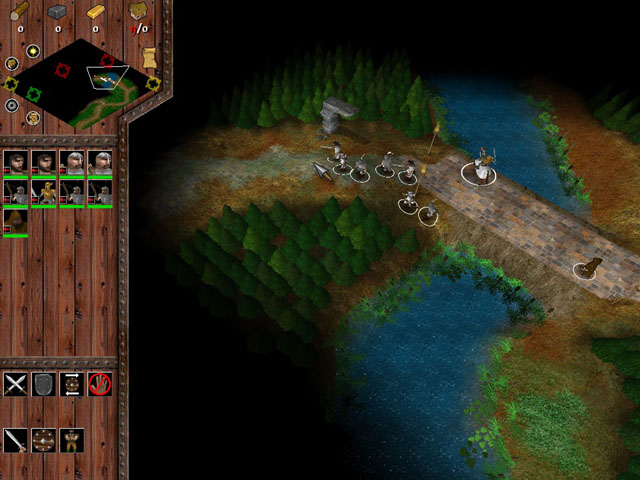Viewport: 640px width, 480px height.
Task: Select the round wooden shield icon
Action: tap(43, 440)
